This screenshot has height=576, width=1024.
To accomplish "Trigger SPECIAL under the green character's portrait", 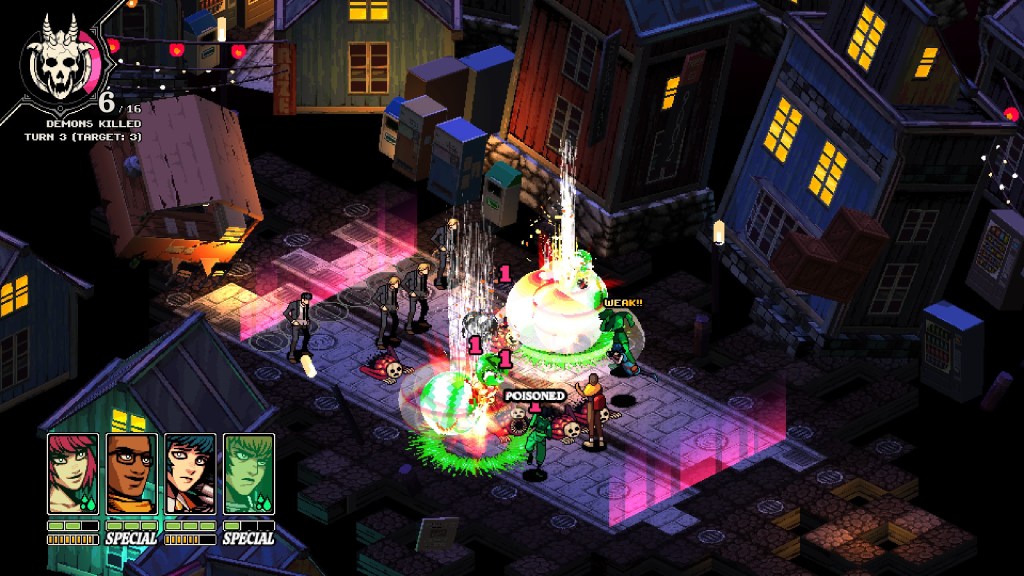I will point(249,538).
